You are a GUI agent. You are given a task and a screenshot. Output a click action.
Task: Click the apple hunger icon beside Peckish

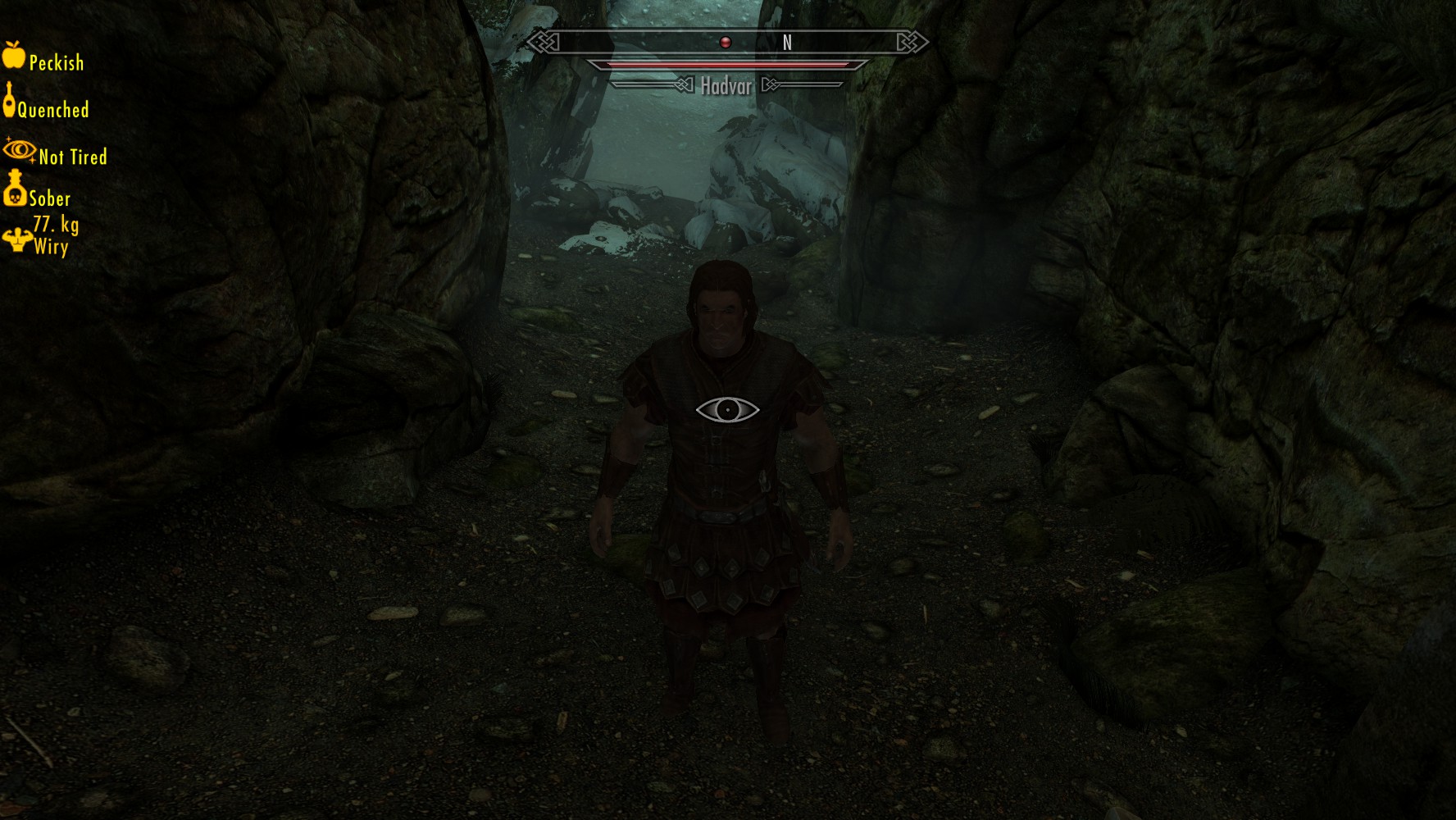[14, 55]
